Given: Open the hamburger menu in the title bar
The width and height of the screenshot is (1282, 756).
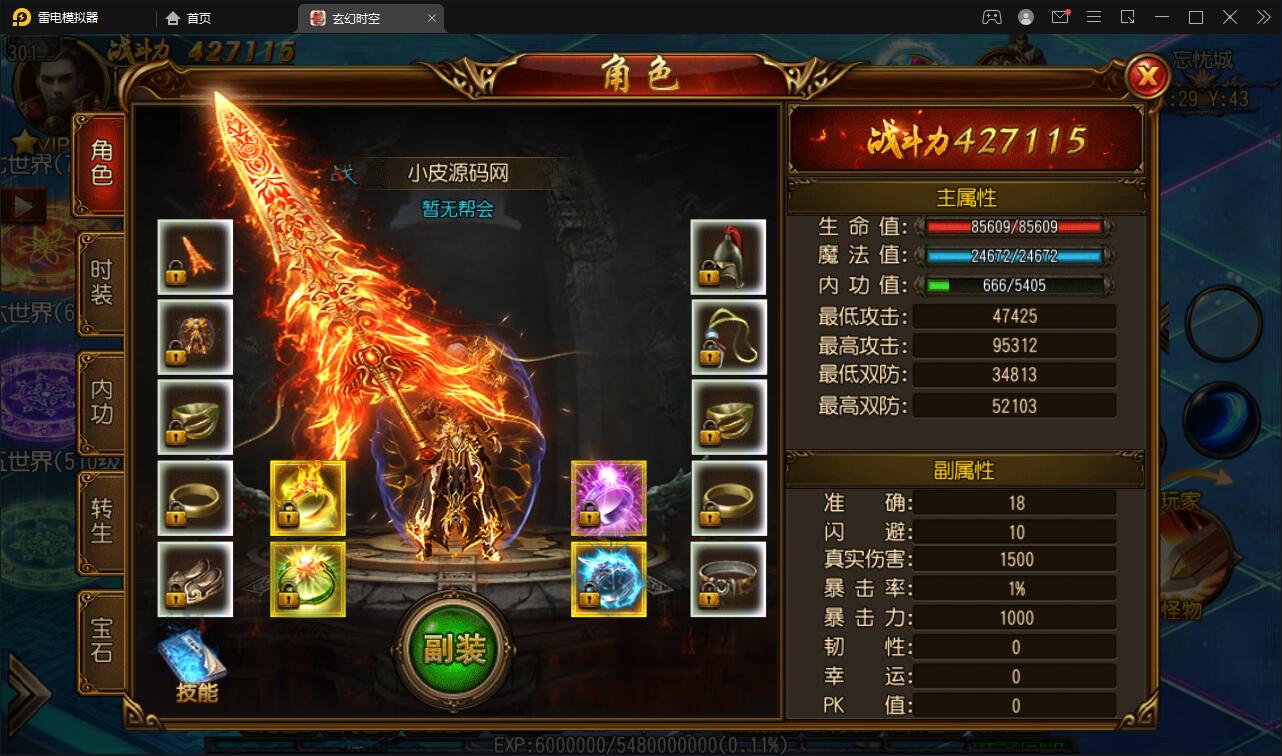Looking at the screenshot, I should click(x=1094, y=17).
